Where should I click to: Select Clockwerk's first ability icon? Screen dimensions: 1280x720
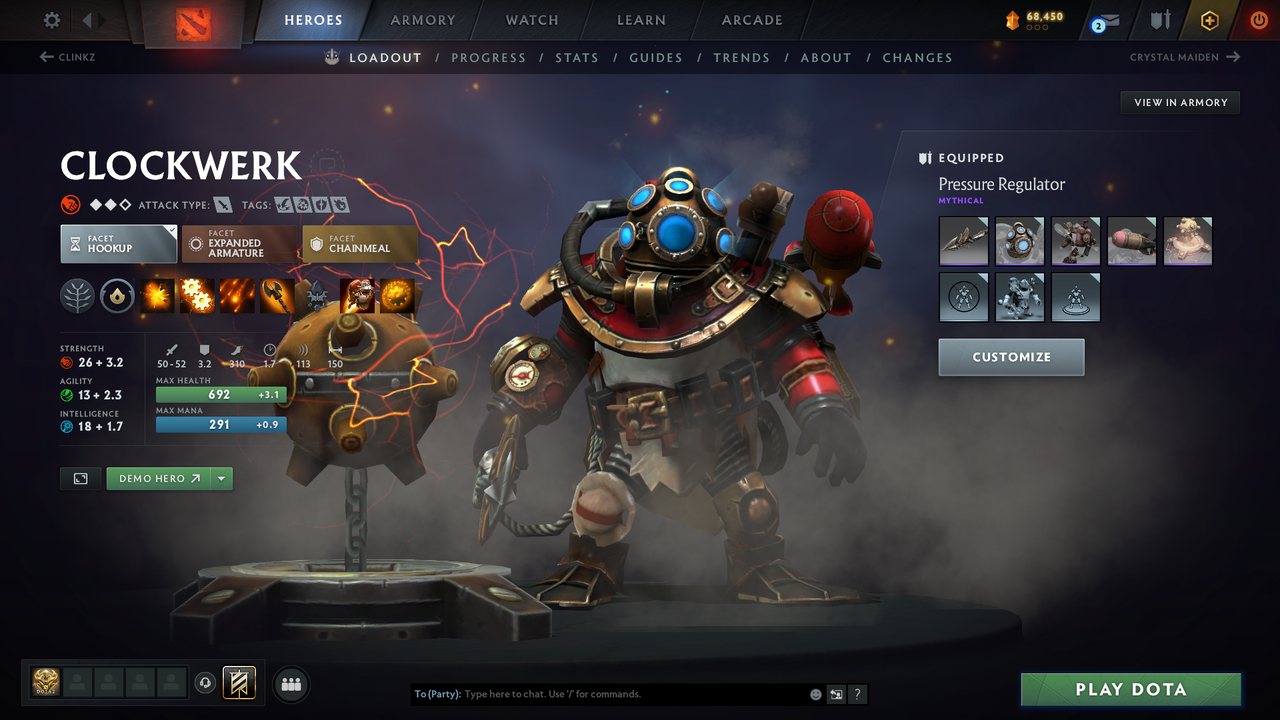157,296
